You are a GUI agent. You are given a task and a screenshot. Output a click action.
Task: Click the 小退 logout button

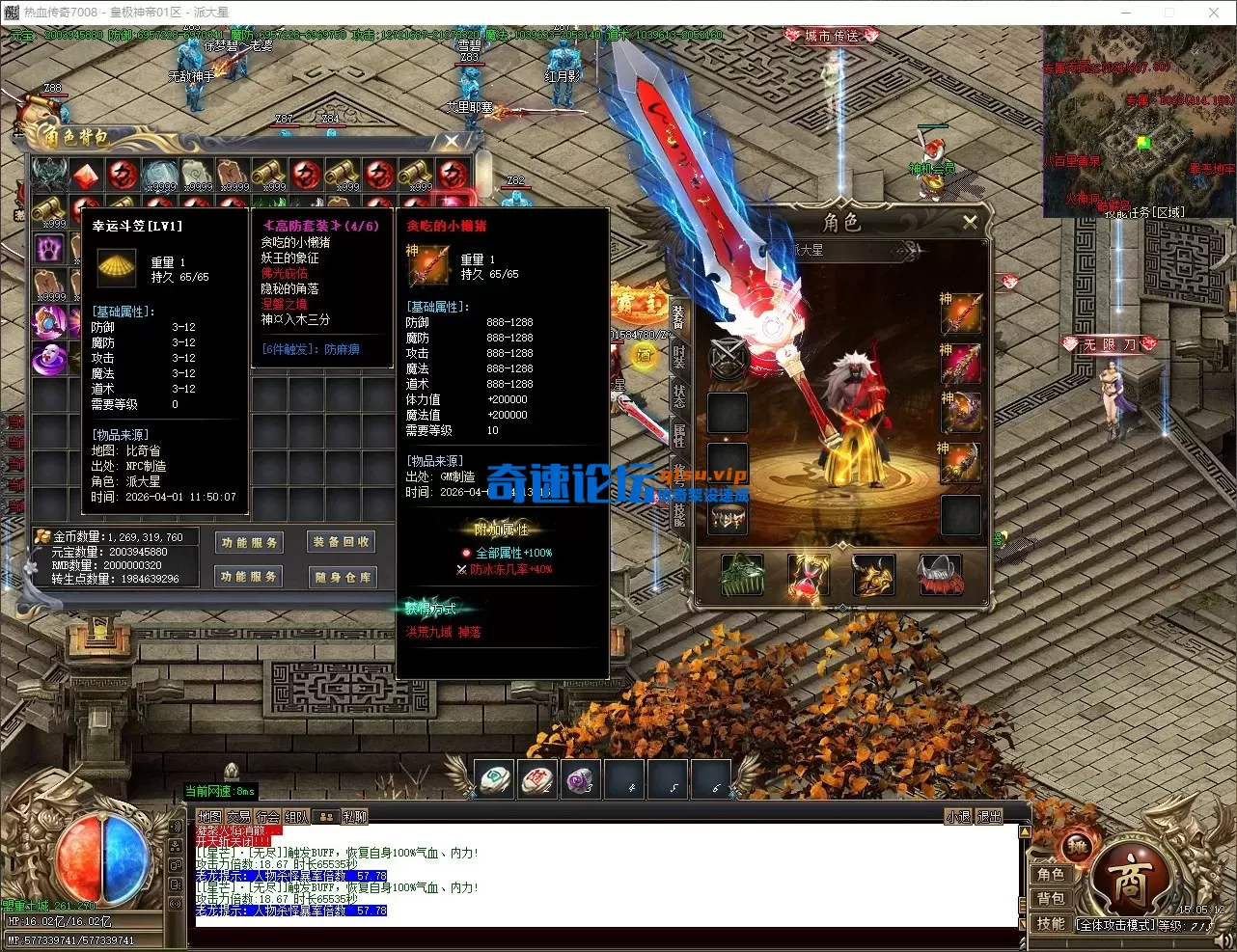[957, 817]
